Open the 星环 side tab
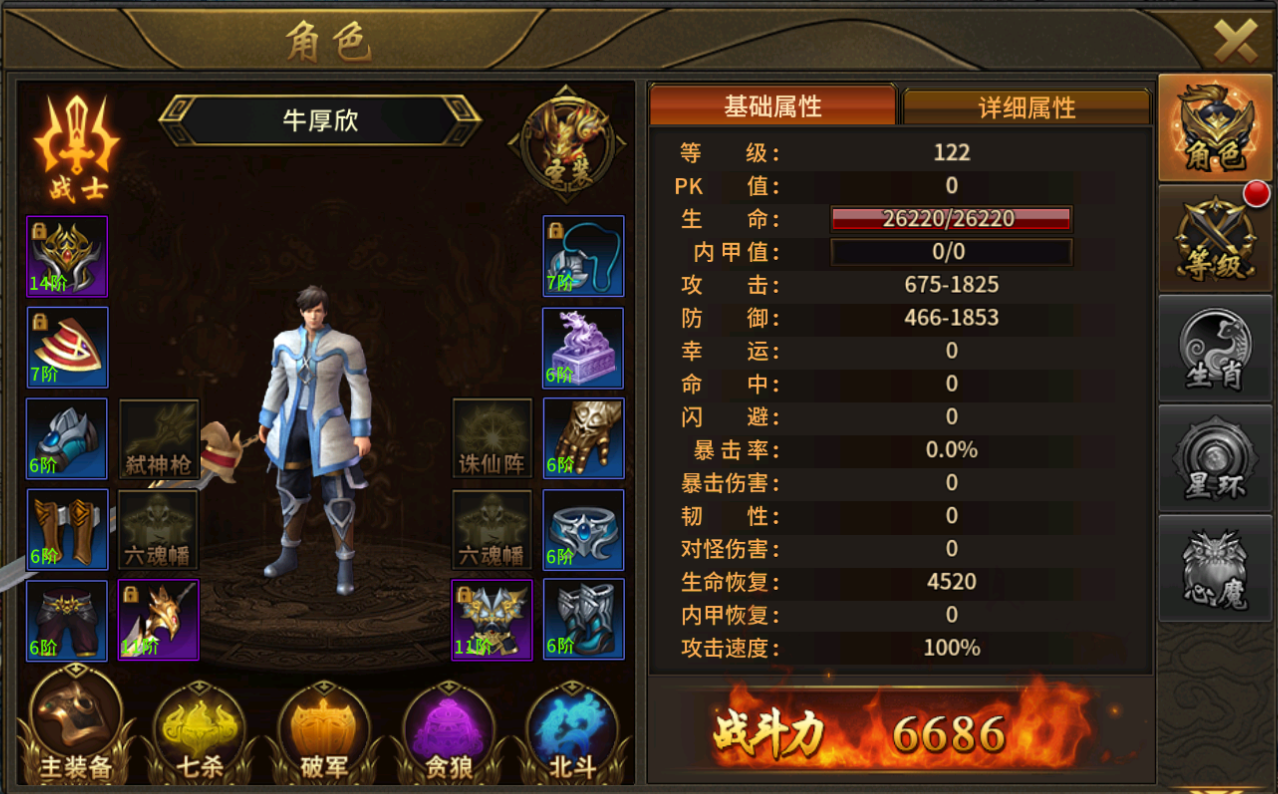The height and width of the screenshot is (794, 1278). click(x=1214, y=459)
